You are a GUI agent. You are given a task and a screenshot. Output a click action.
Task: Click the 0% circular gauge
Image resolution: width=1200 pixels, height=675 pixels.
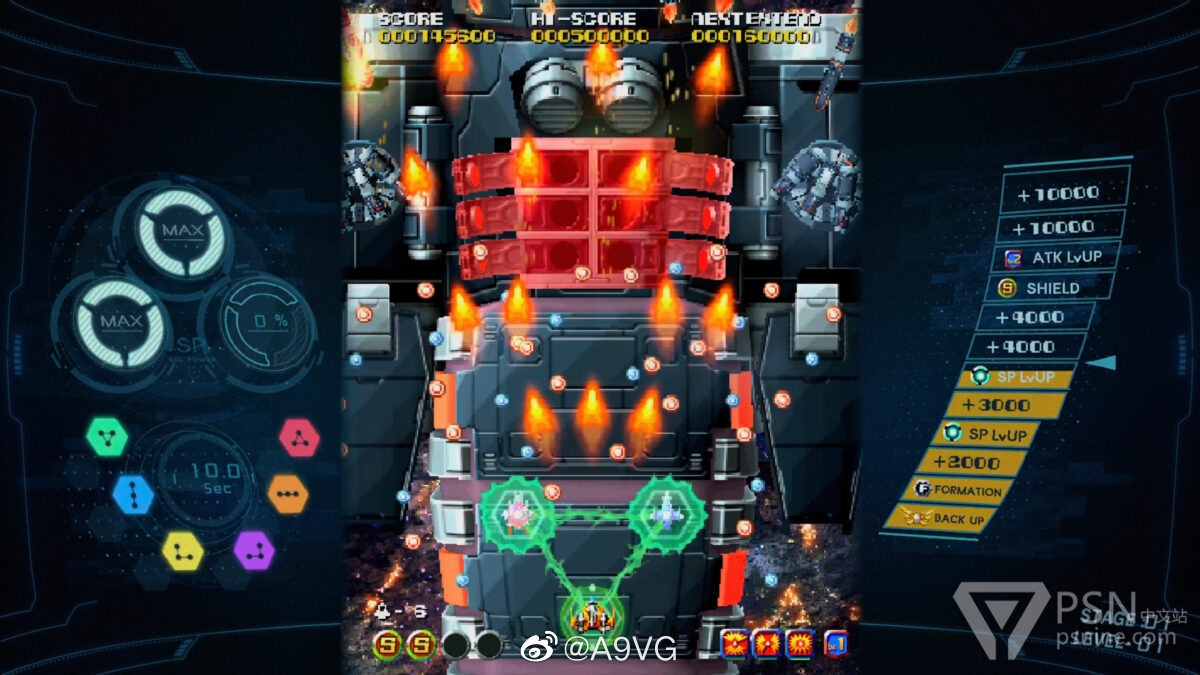click(257, 322)
